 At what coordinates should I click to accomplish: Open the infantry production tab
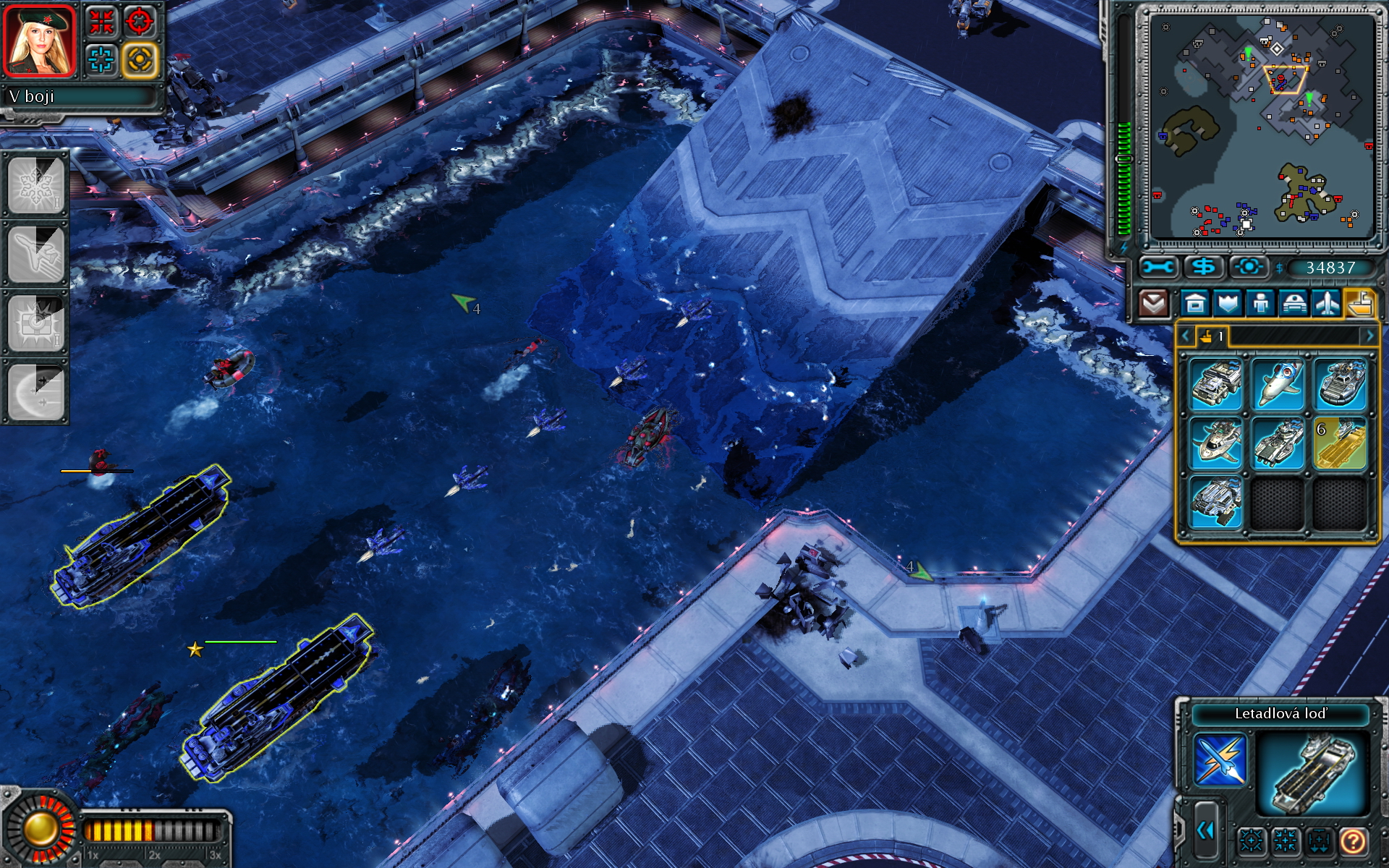click(1260, 303)
